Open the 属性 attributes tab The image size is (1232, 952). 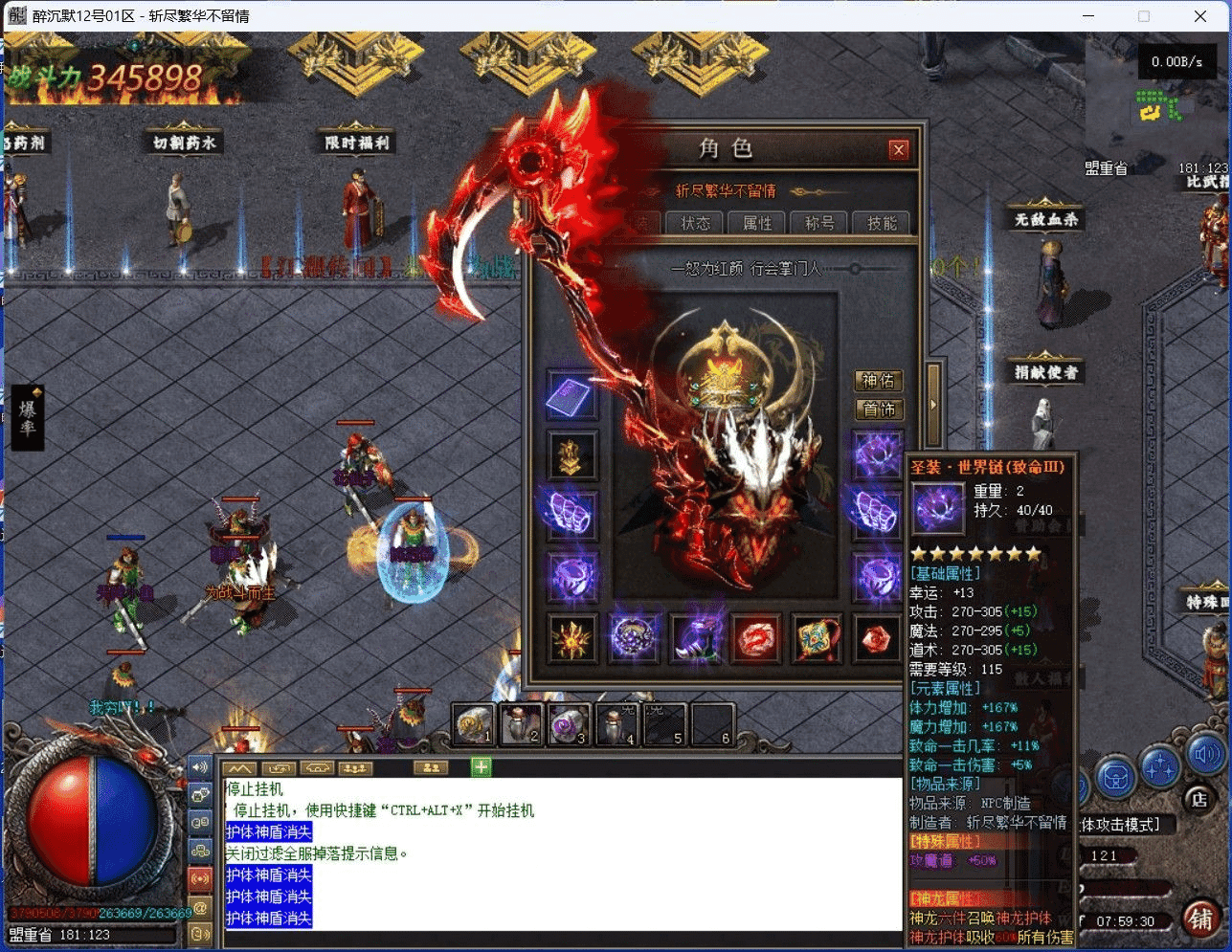pyautogui.click(x=757, y=223)
